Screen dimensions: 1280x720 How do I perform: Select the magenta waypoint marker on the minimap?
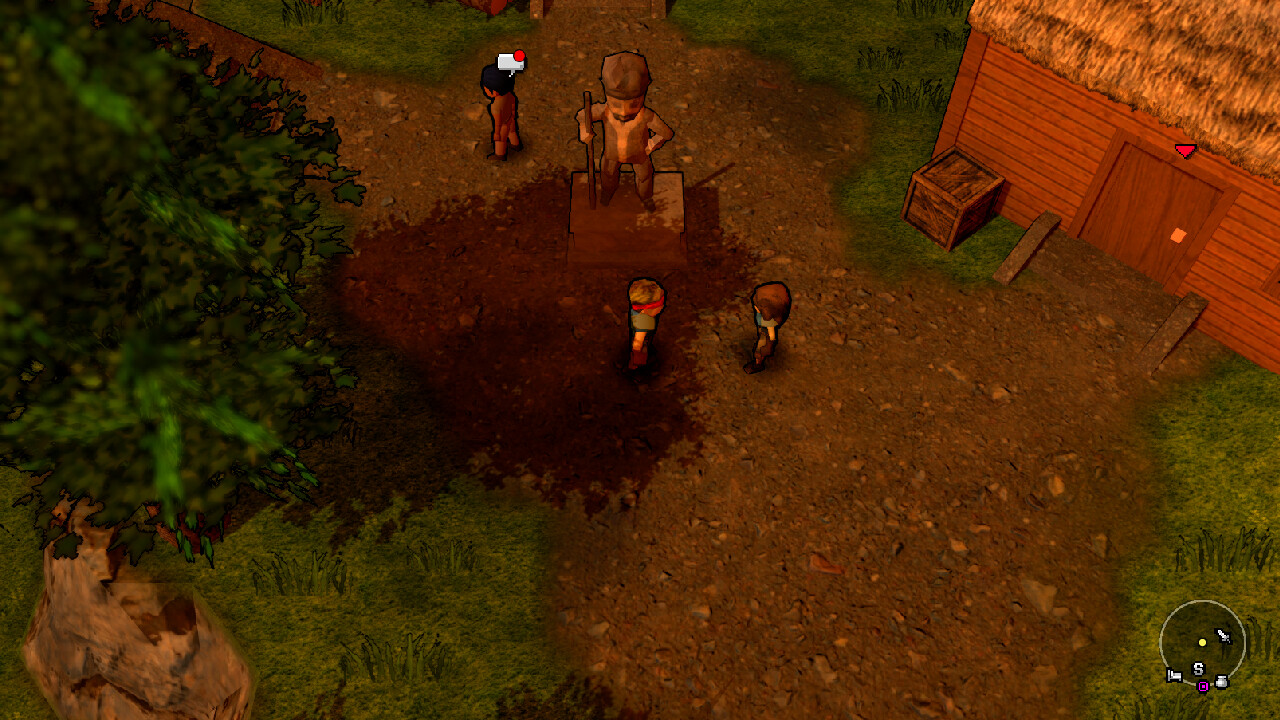point(1202,686)
